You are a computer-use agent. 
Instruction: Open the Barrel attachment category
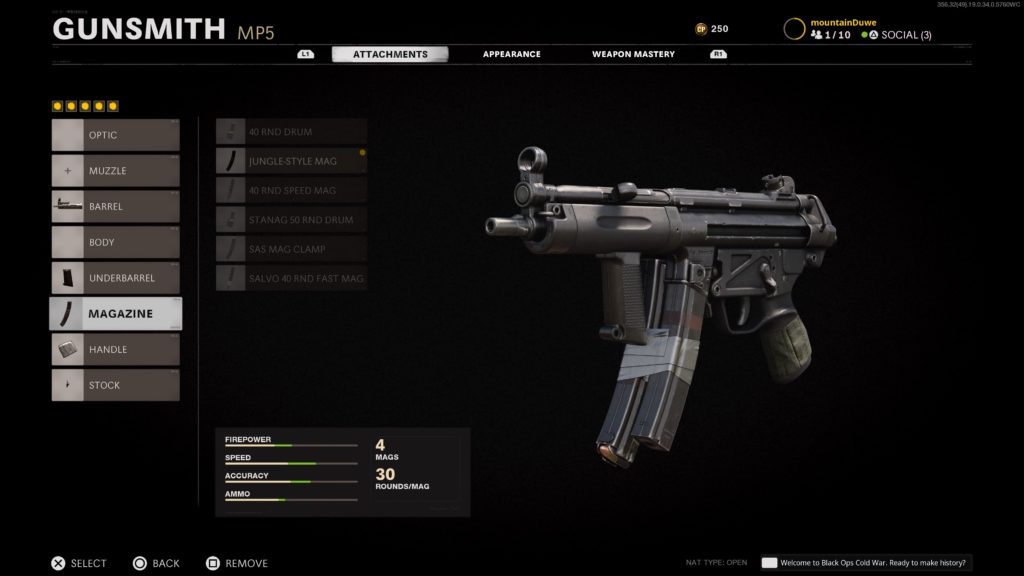click(x=116, y=207)
